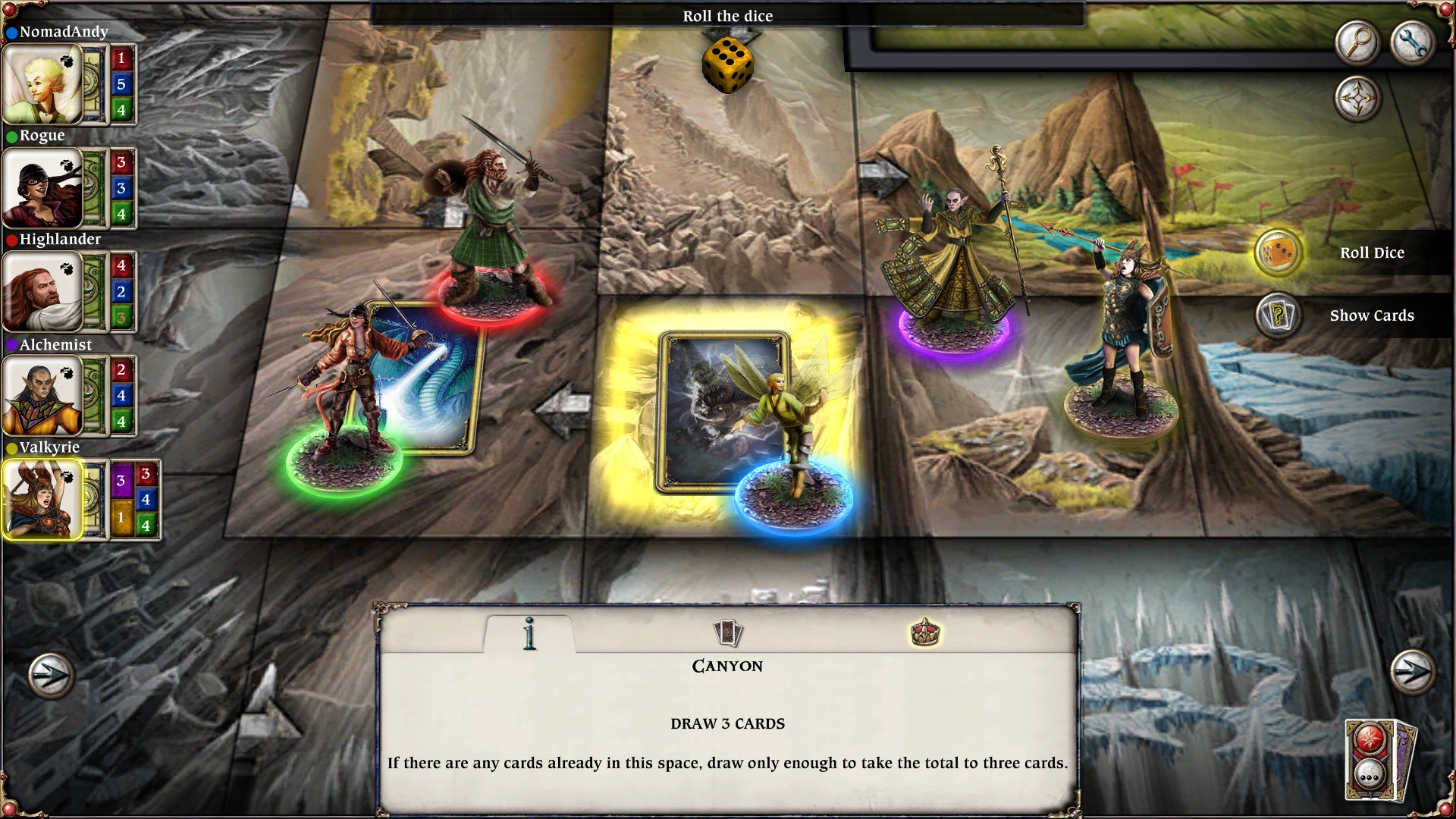The image size is (1456, 819).
Task: Switch to the info tab of the Canyon panel
Action: coord(529,634)
